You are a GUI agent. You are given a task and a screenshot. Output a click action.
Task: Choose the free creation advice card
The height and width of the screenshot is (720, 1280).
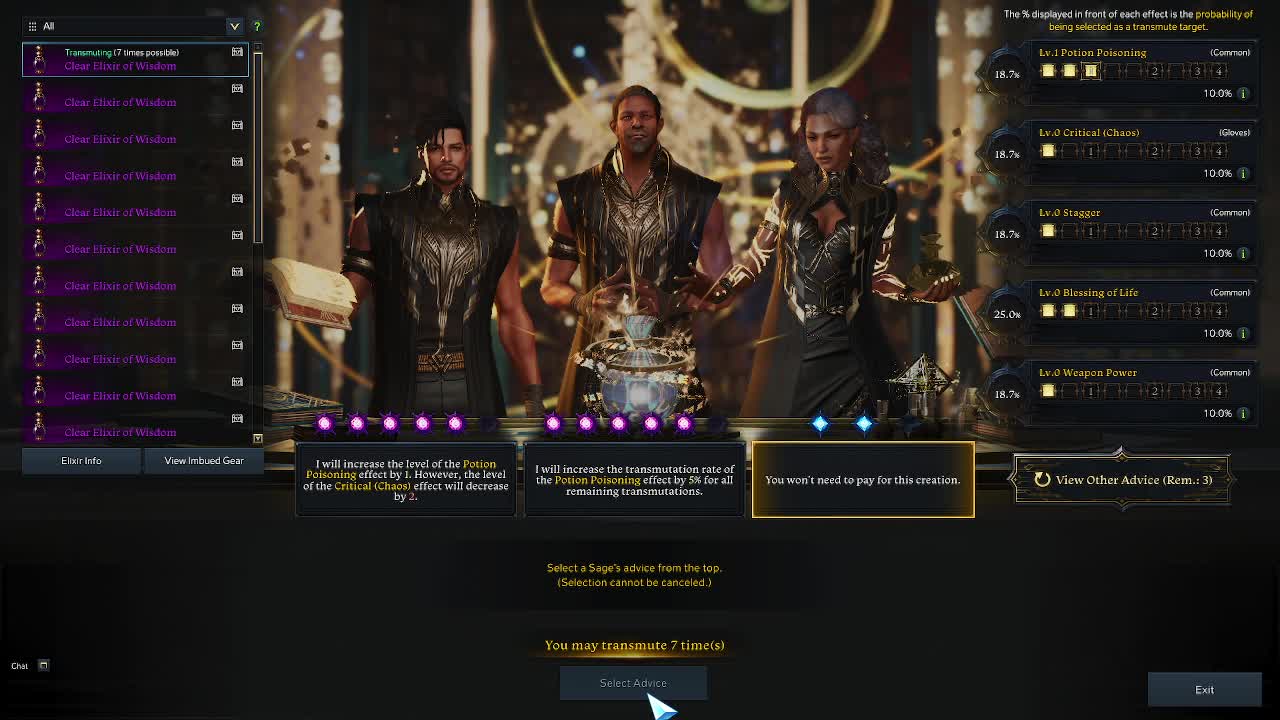point(863,480)
